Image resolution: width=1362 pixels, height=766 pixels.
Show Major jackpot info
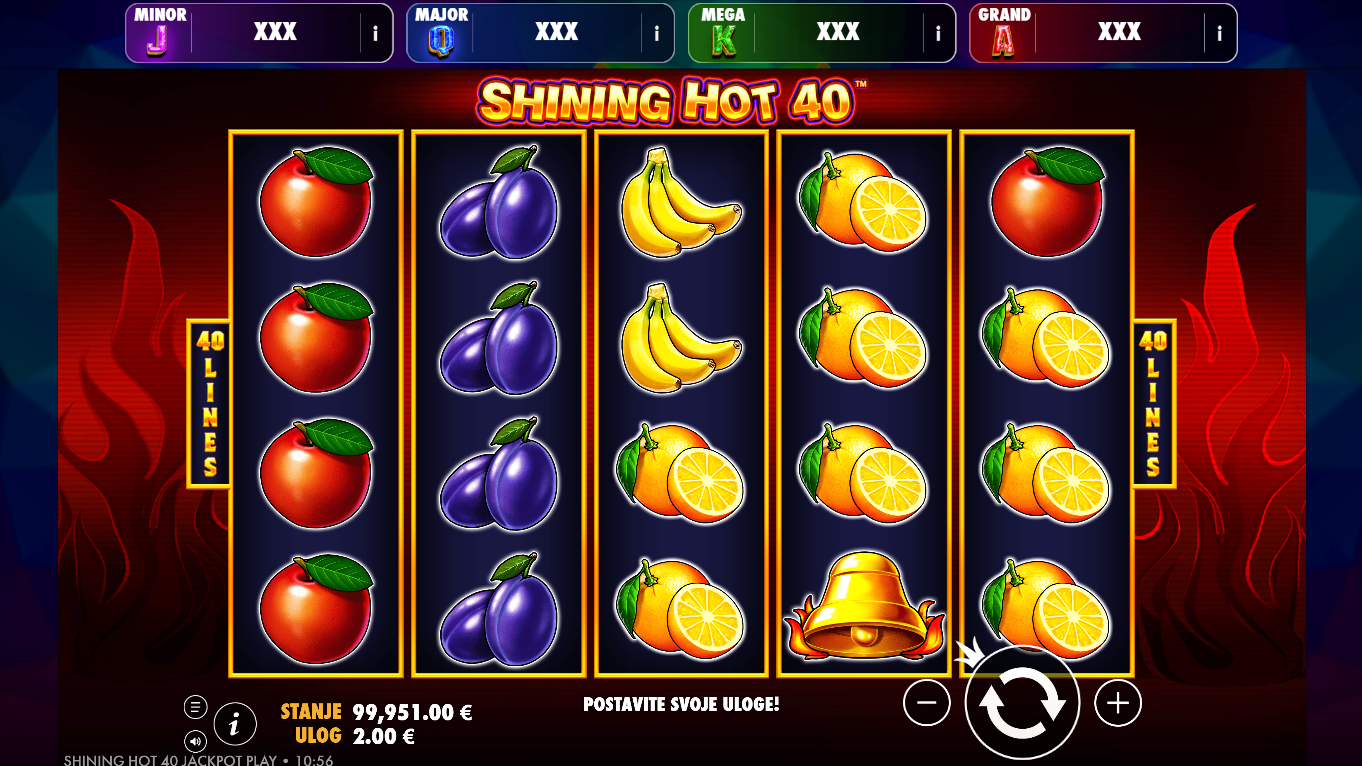point(657,33)
